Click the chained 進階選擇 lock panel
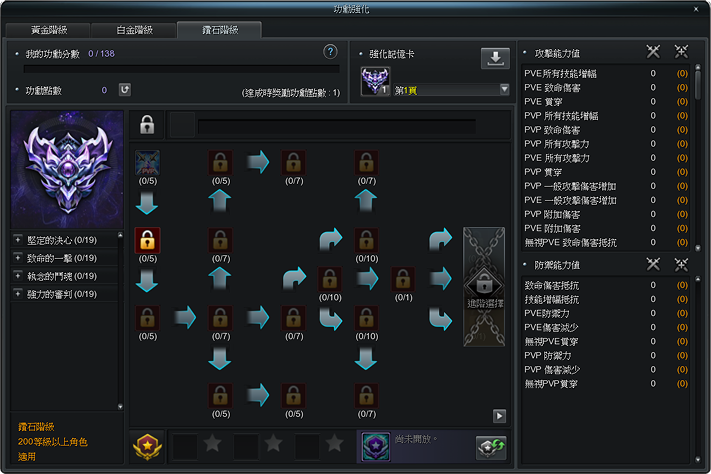The height and width of the screenshot is (474, 711). [x=484, y=287]
